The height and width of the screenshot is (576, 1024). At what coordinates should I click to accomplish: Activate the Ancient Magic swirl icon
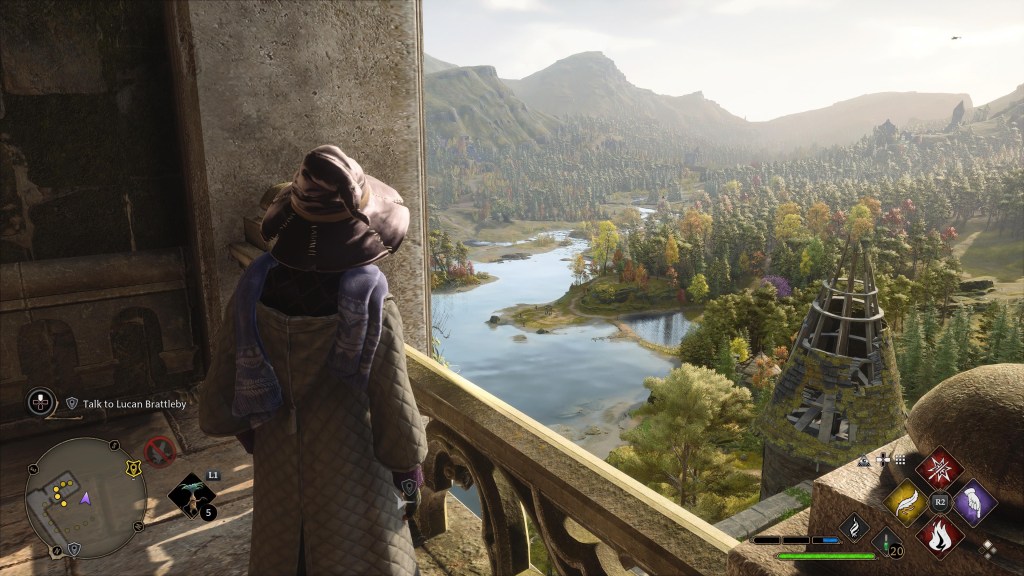click(854, 525)
